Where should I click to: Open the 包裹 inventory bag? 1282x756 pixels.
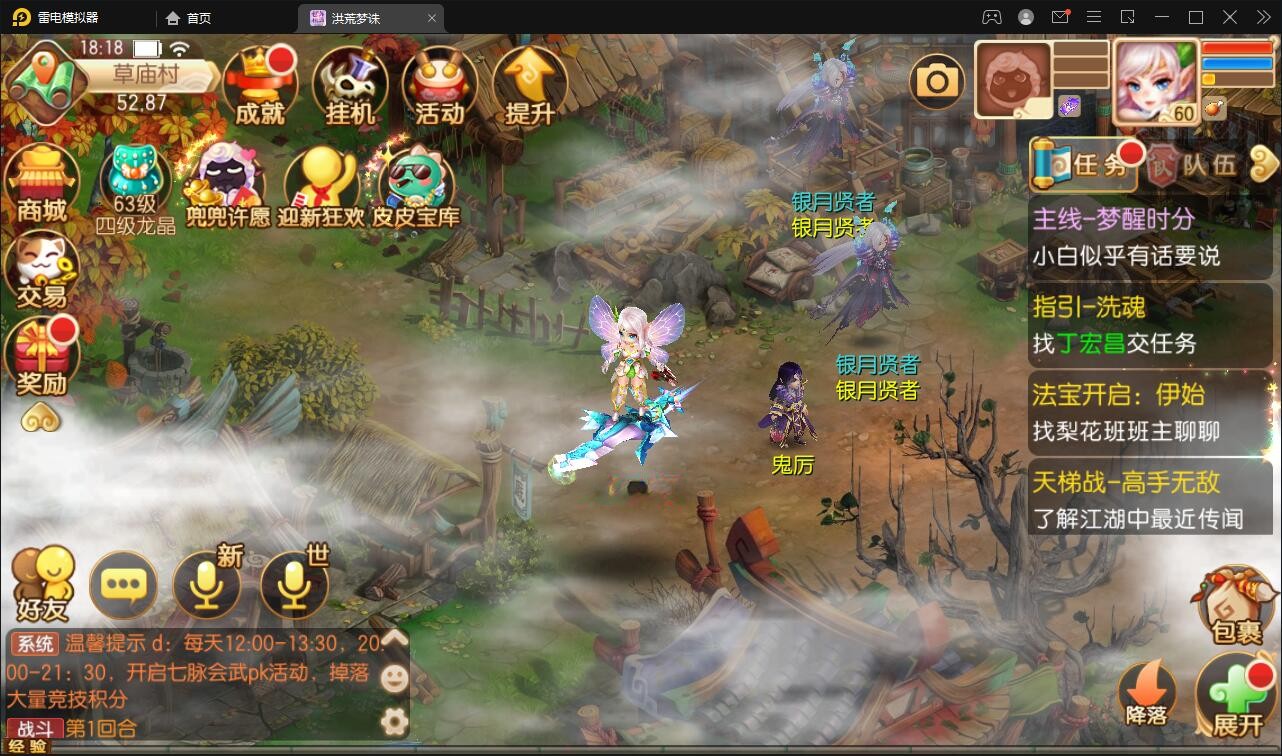click(1236, 603)
